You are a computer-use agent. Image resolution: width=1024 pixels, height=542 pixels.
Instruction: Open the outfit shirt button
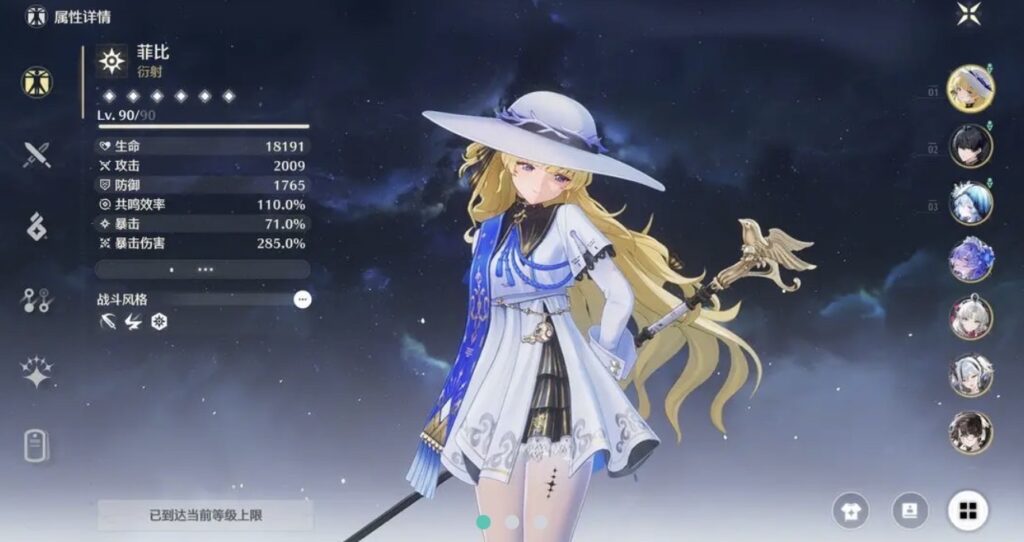tap(851, 511)
